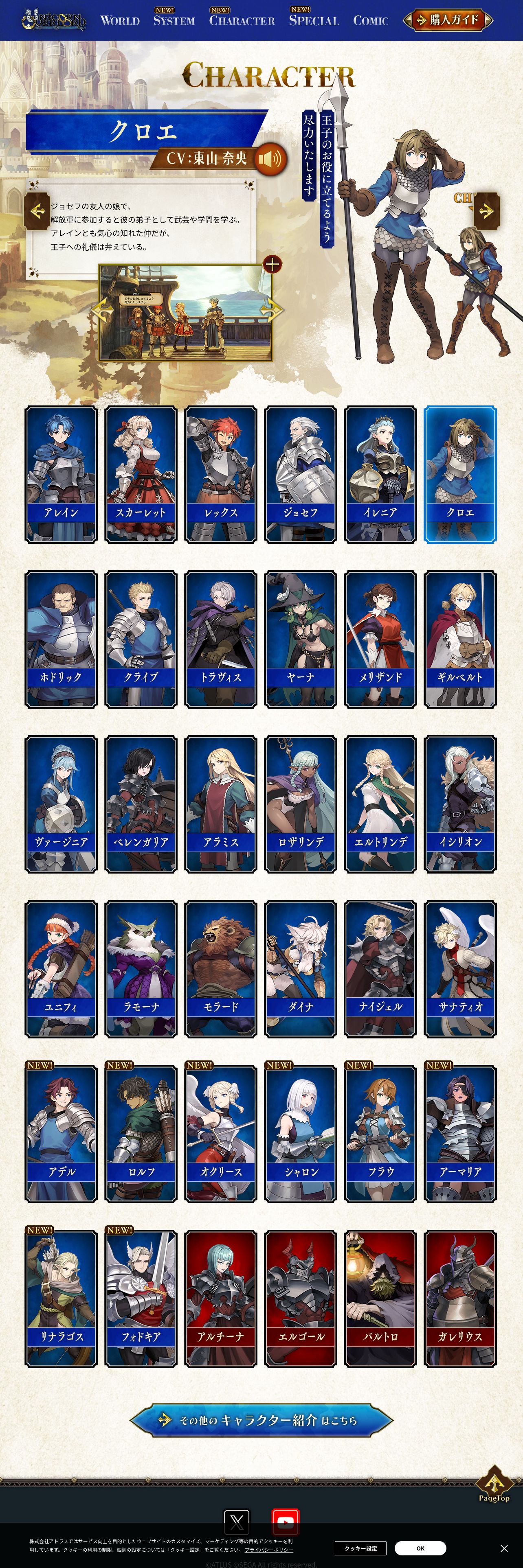Show the previous character with left arrow
Screen dimensions: 523x1568
click(x=37, y=211)
